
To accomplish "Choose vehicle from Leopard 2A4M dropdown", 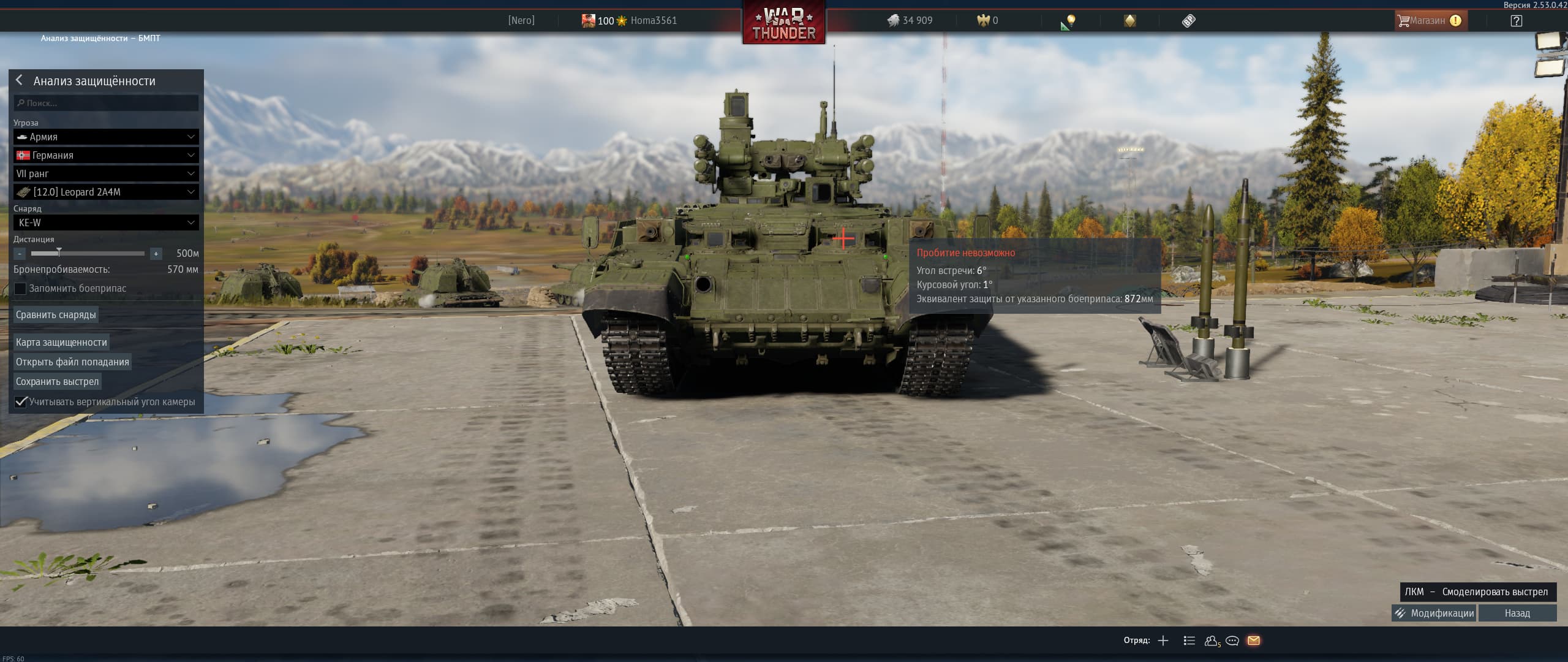I will 107,192.
